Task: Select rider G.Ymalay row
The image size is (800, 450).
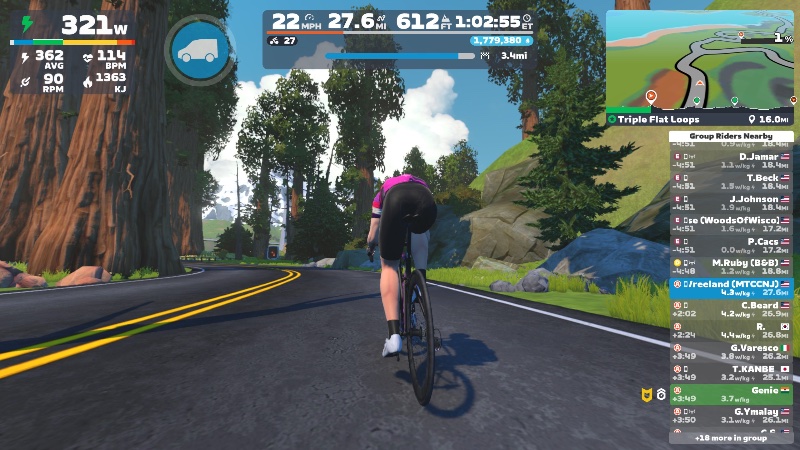Action: (x=731, y=415)
